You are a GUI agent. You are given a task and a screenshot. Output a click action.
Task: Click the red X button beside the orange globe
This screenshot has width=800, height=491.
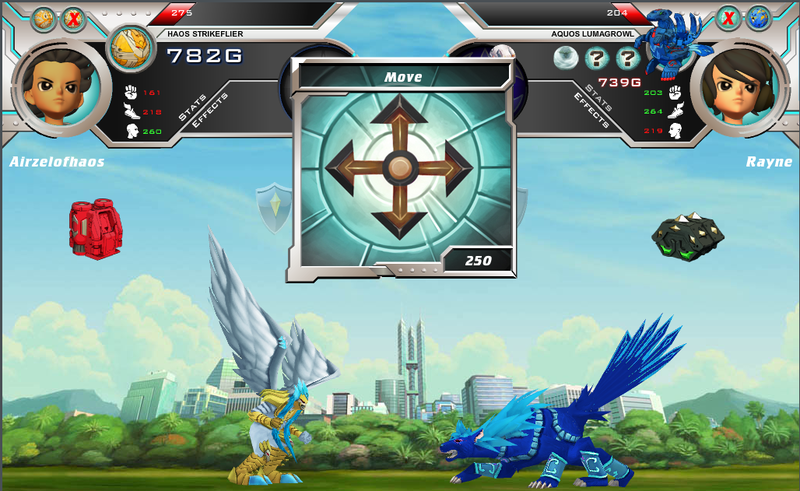point(73,18)
